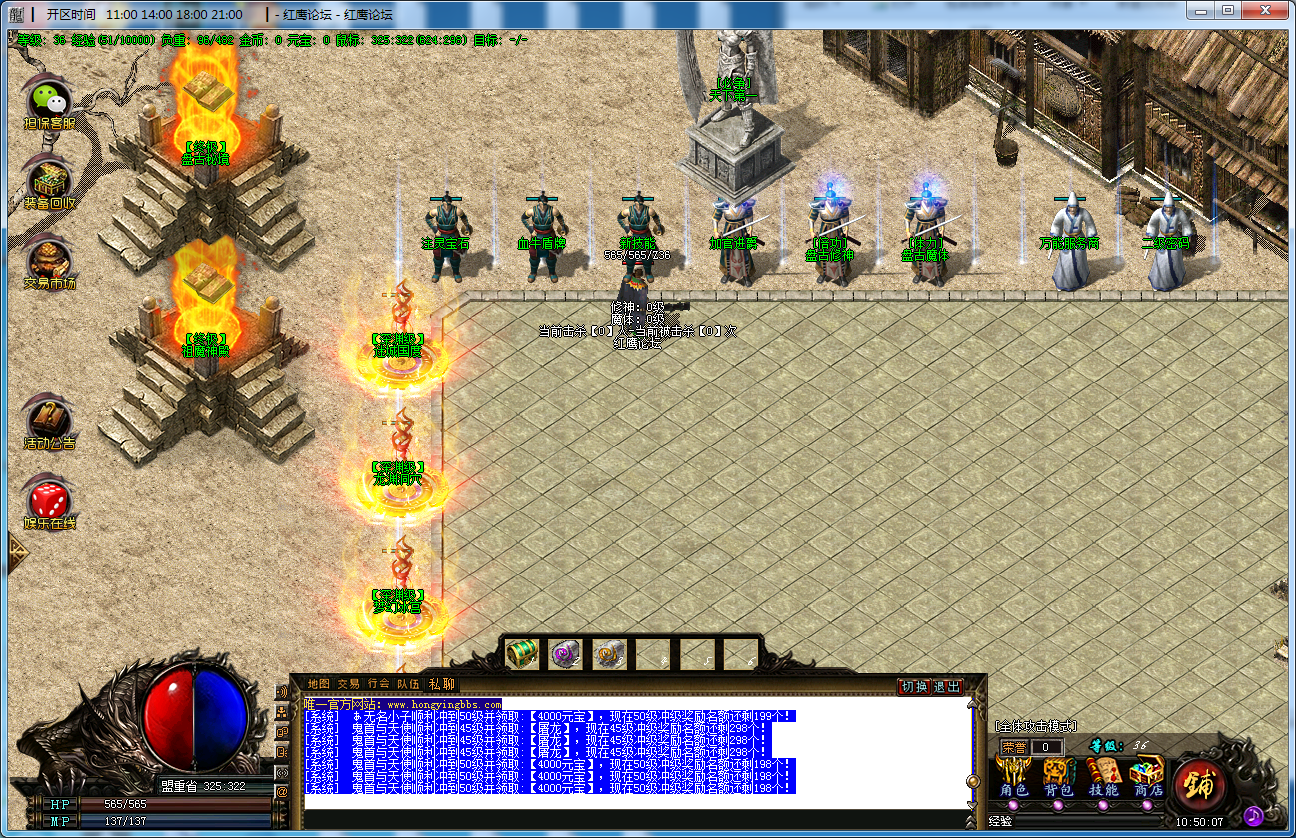The image size is (1296, 838).
Task: Switch to the 行会 guild chat tab
Action: click(x=378, y=684)
